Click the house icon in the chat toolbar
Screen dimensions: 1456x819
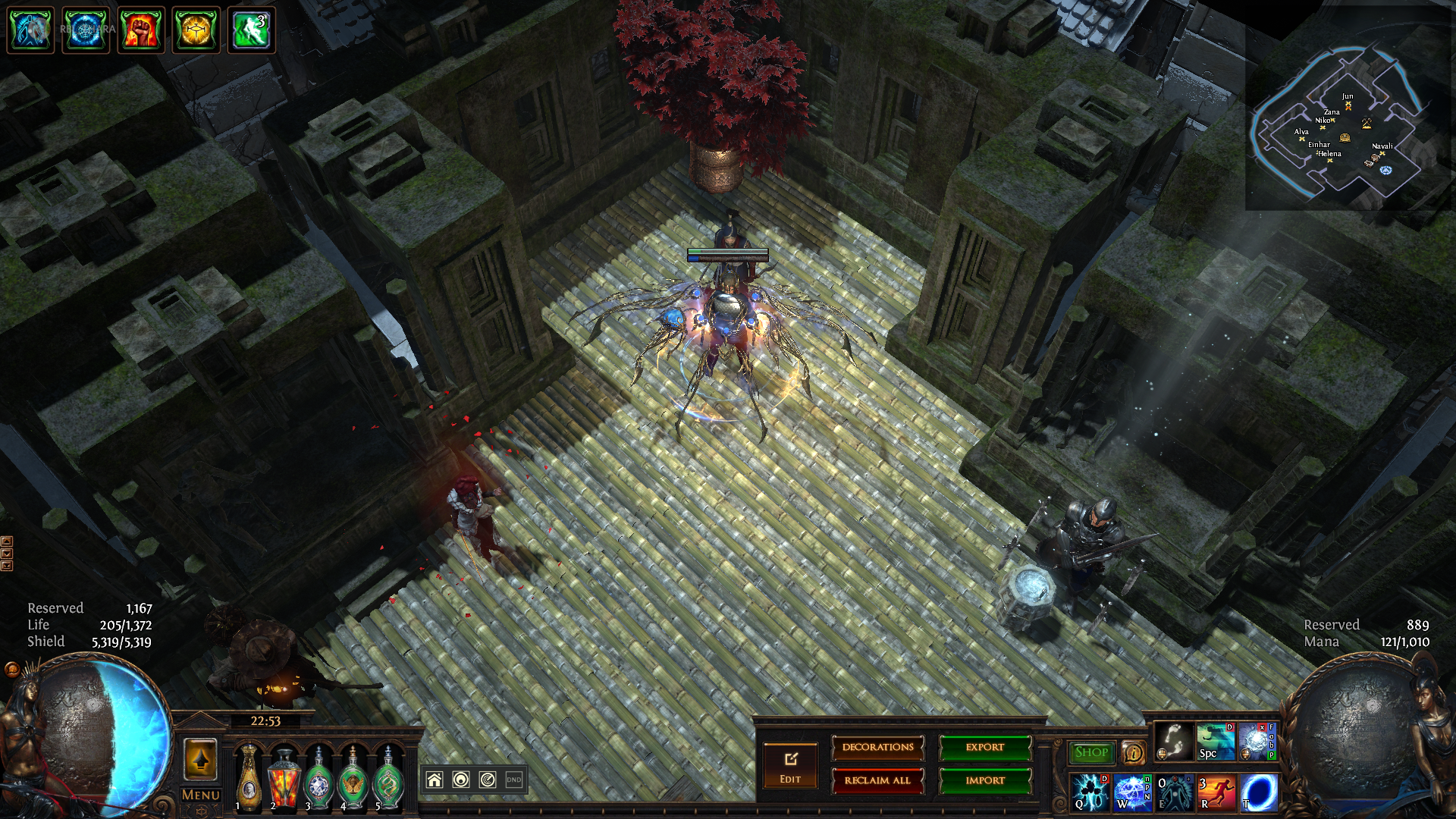point(435,780)
